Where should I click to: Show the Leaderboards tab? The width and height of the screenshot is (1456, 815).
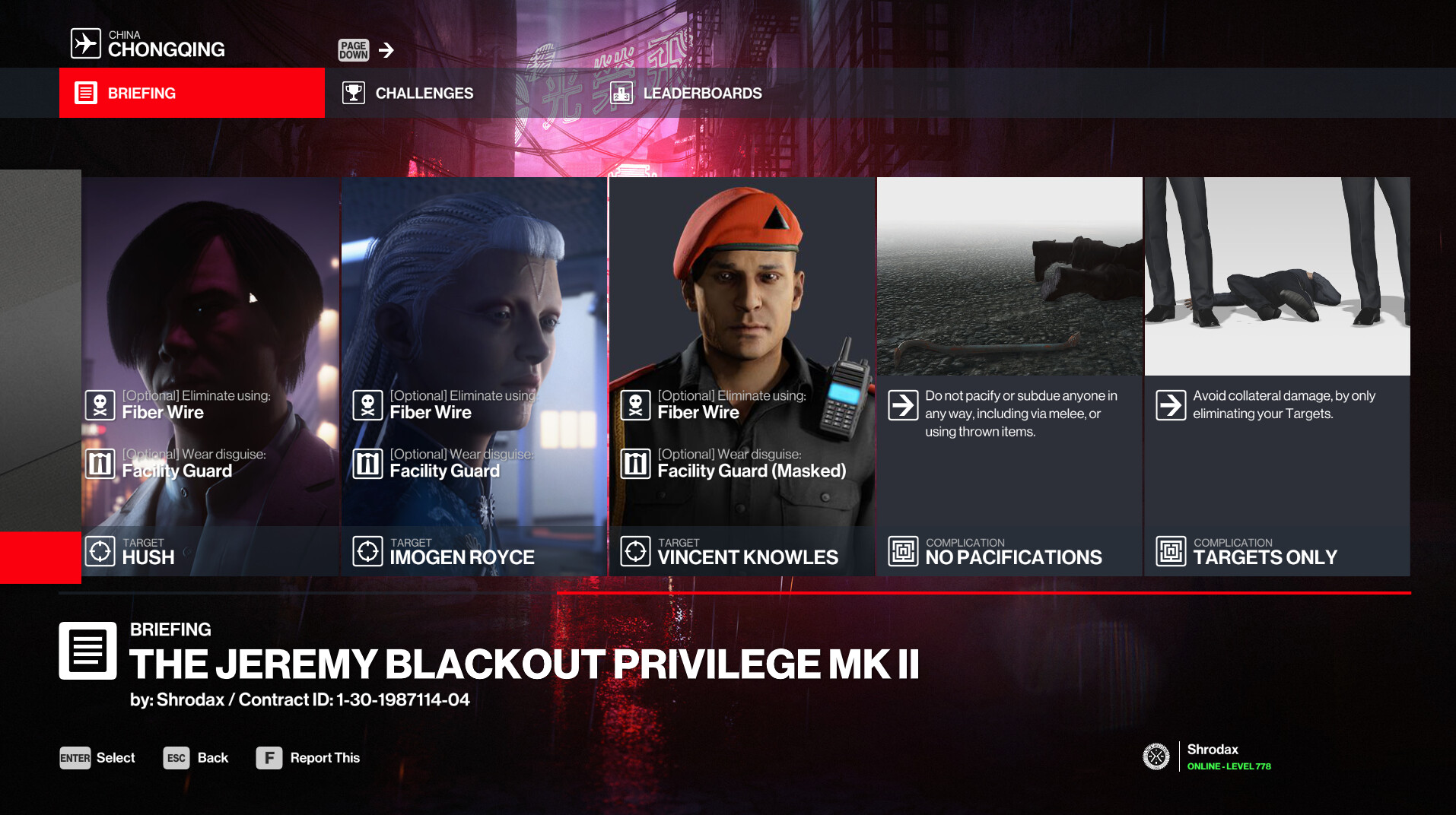click(x=686, y=93)
